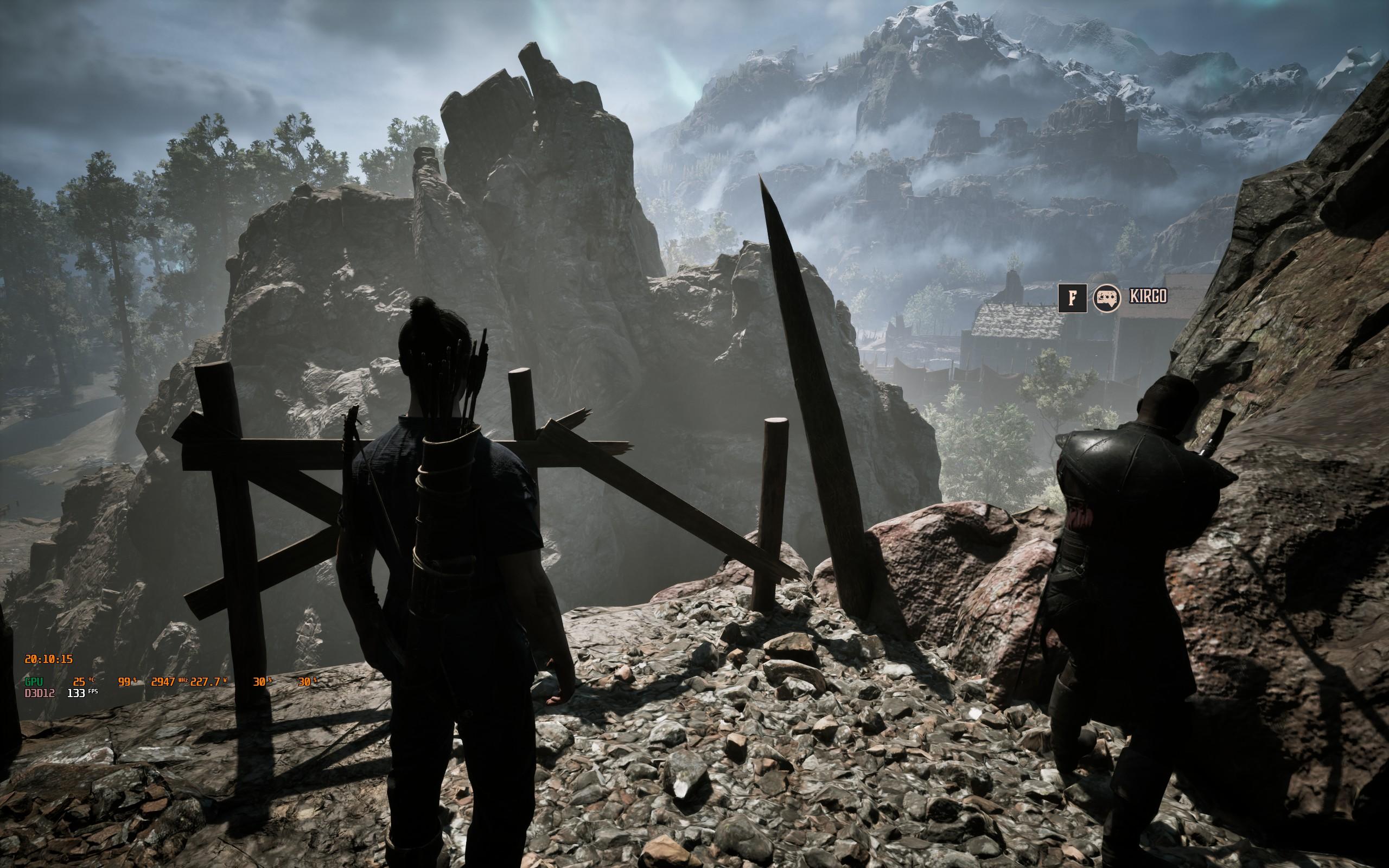
Task: Click the speech bubble talk icon beside Kirgo
Action: click(1107, 298)
